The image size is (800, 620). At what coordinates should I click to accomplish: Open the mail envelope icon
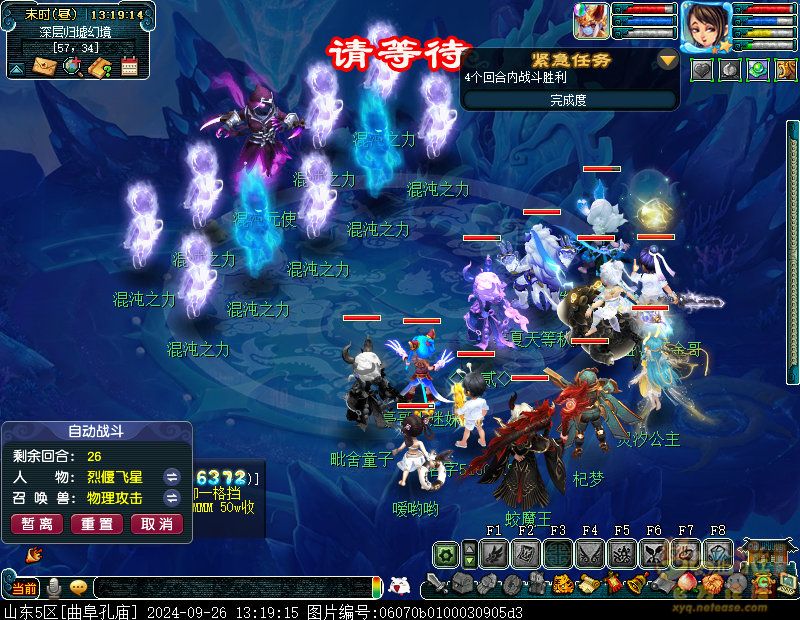click(44, 67)
